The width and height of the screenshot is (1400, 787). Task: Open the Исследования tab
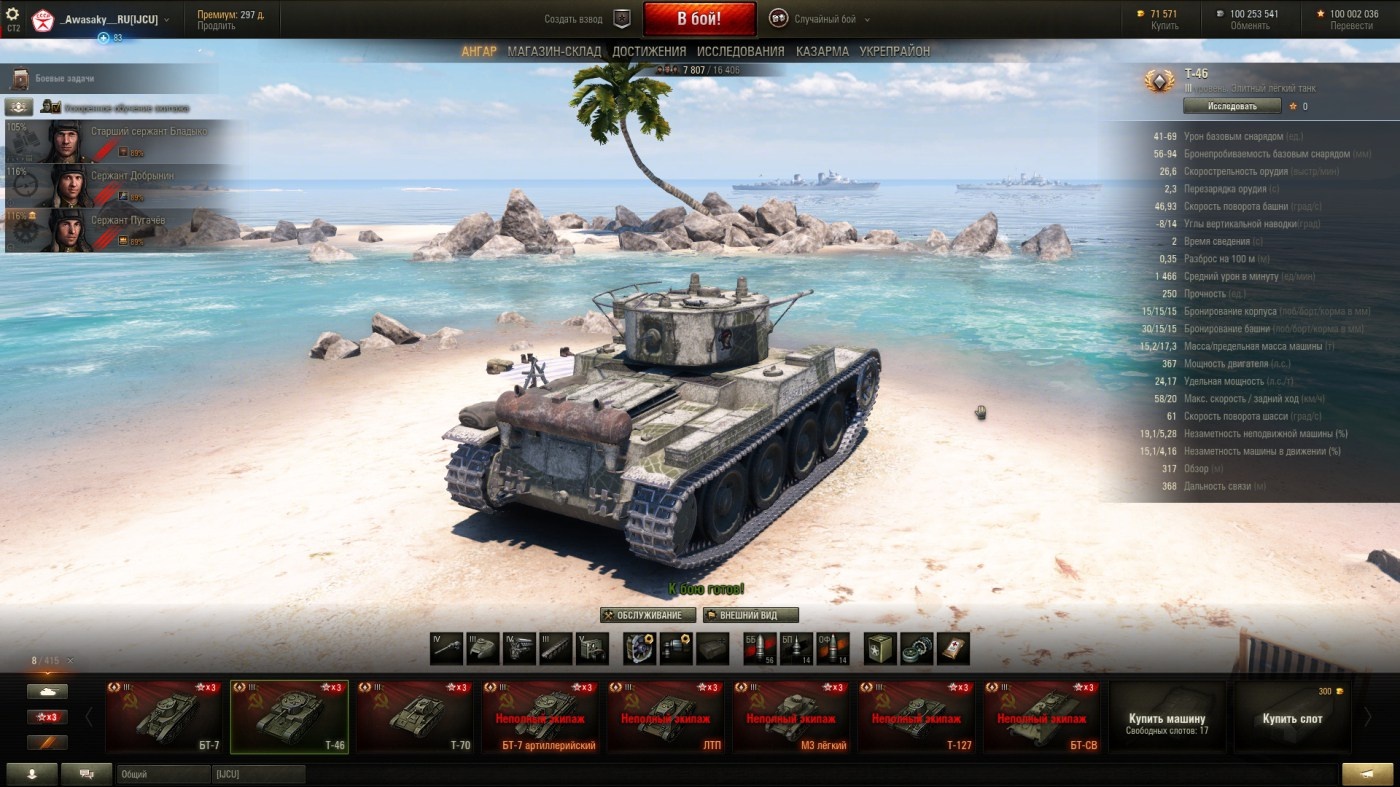click(740, 51)
